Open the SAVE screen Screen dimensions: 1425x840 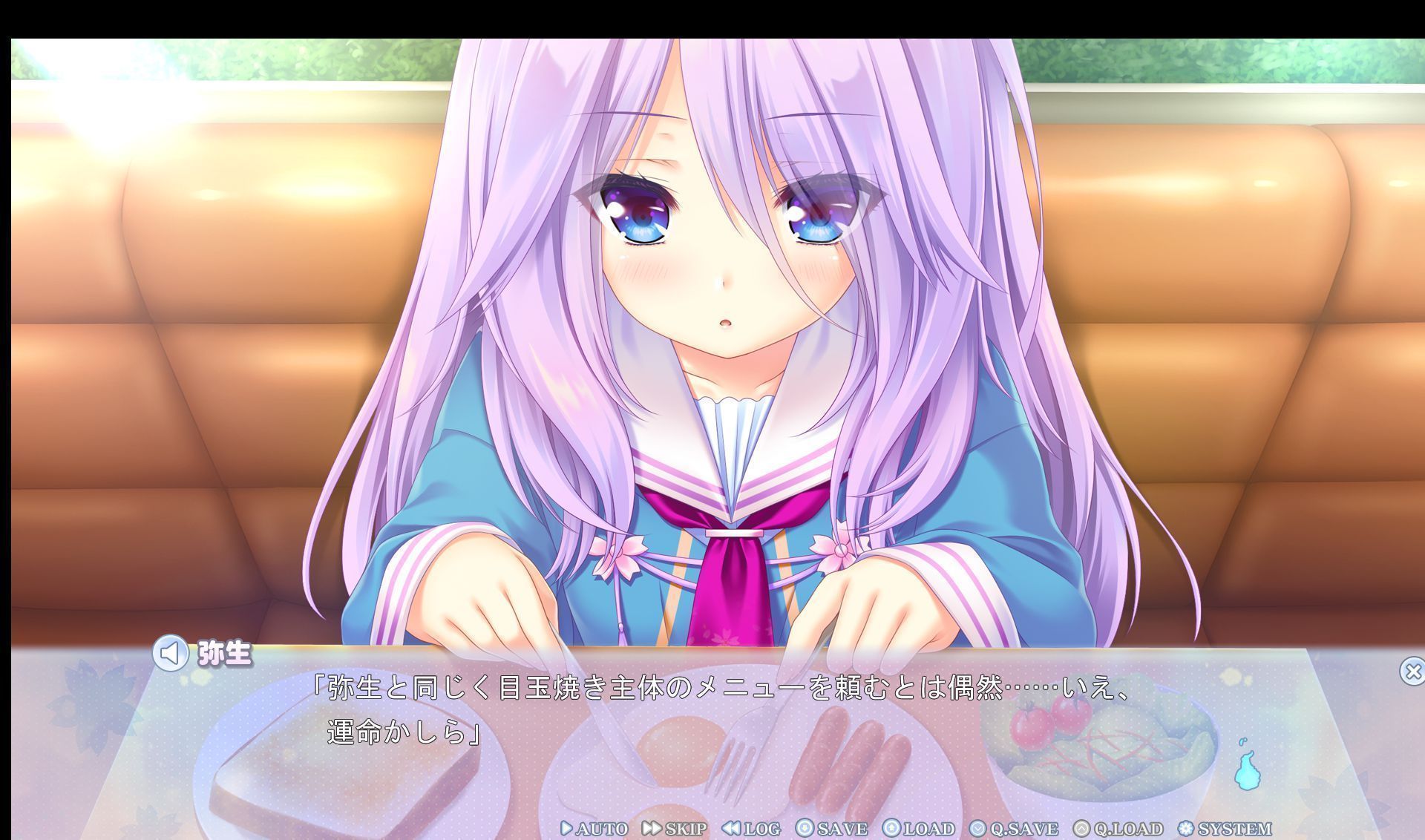click(839, 828)
